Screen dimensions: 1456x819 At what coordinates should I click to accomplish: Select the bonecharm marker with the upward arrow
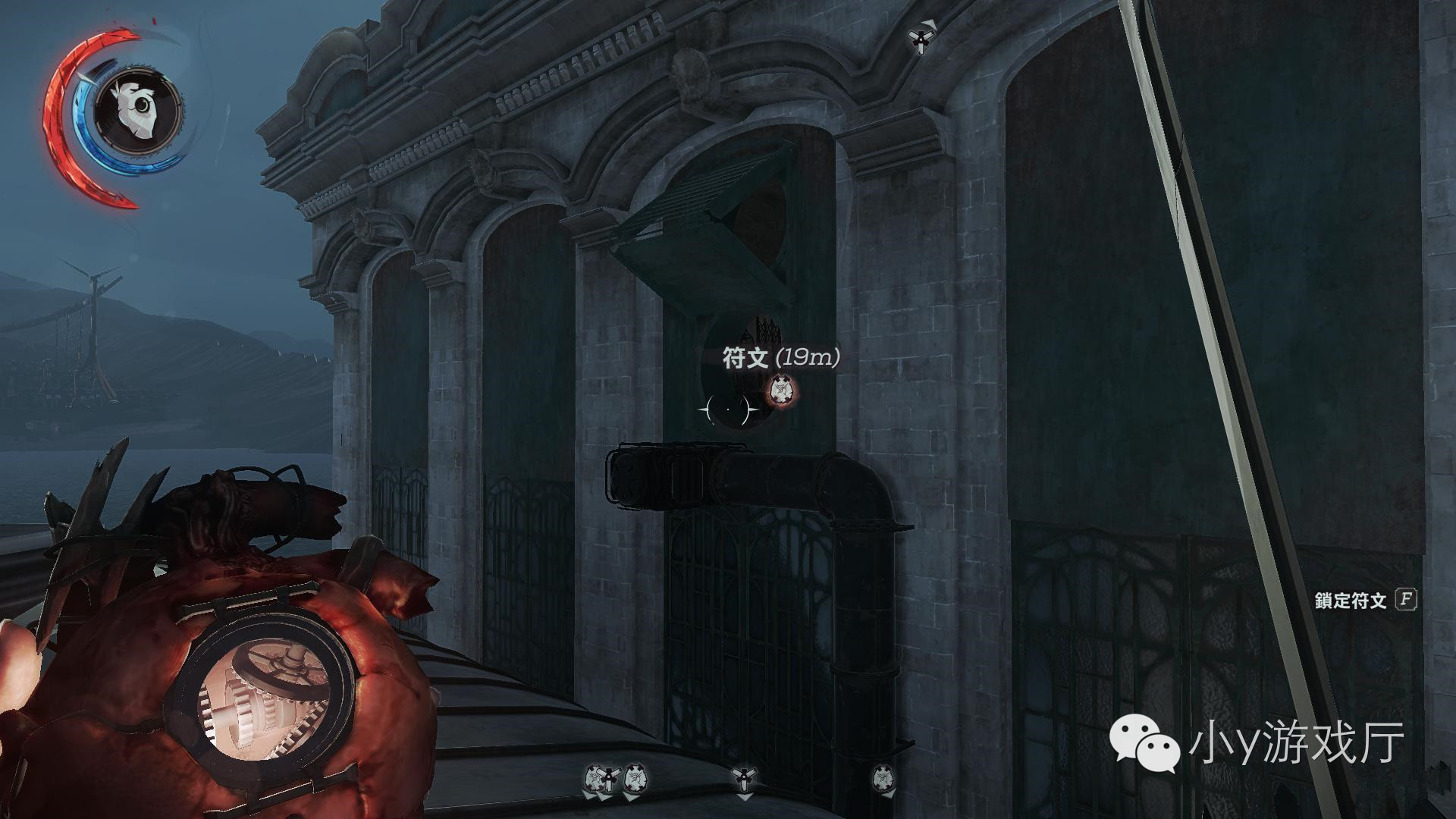pos(921,38)
